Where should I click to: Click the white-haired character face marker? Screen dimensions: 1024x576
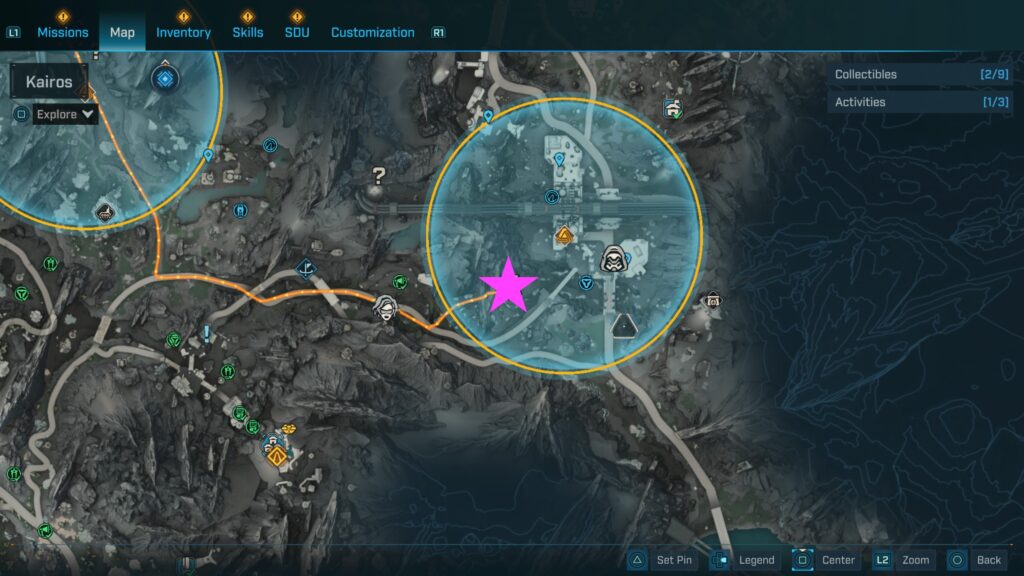[385, 308]
